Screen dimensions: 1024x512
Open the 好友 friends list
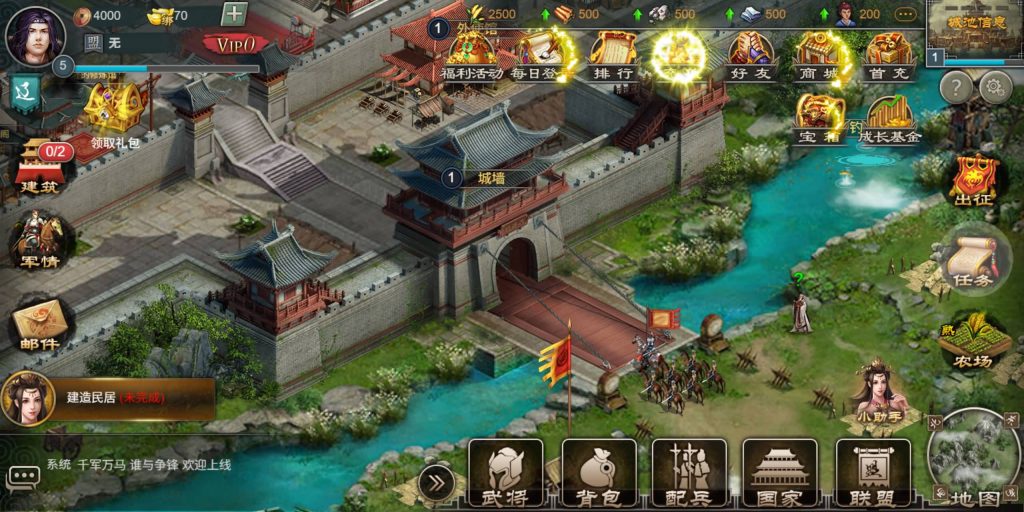click(749, 55)
